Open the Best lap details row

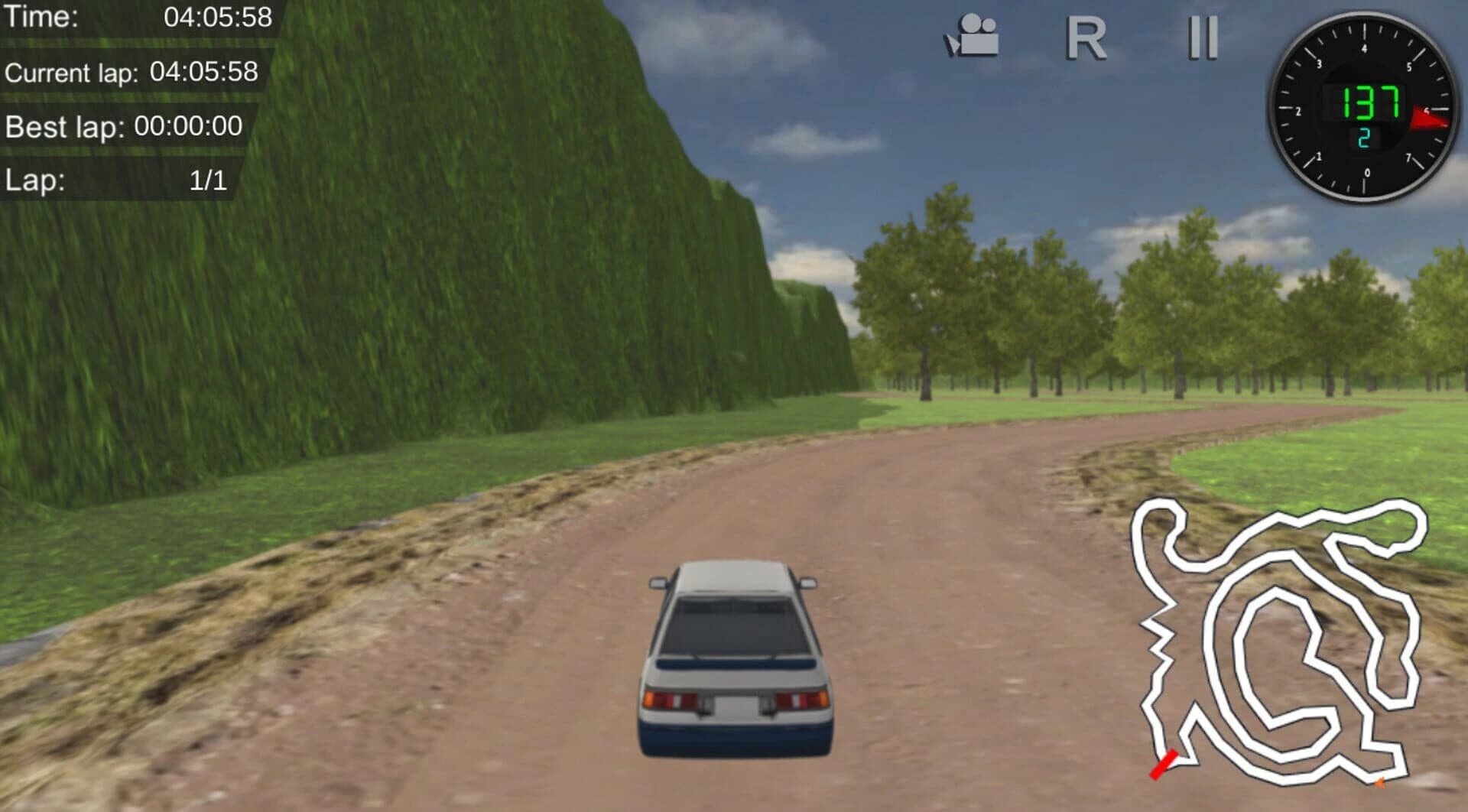126,127
